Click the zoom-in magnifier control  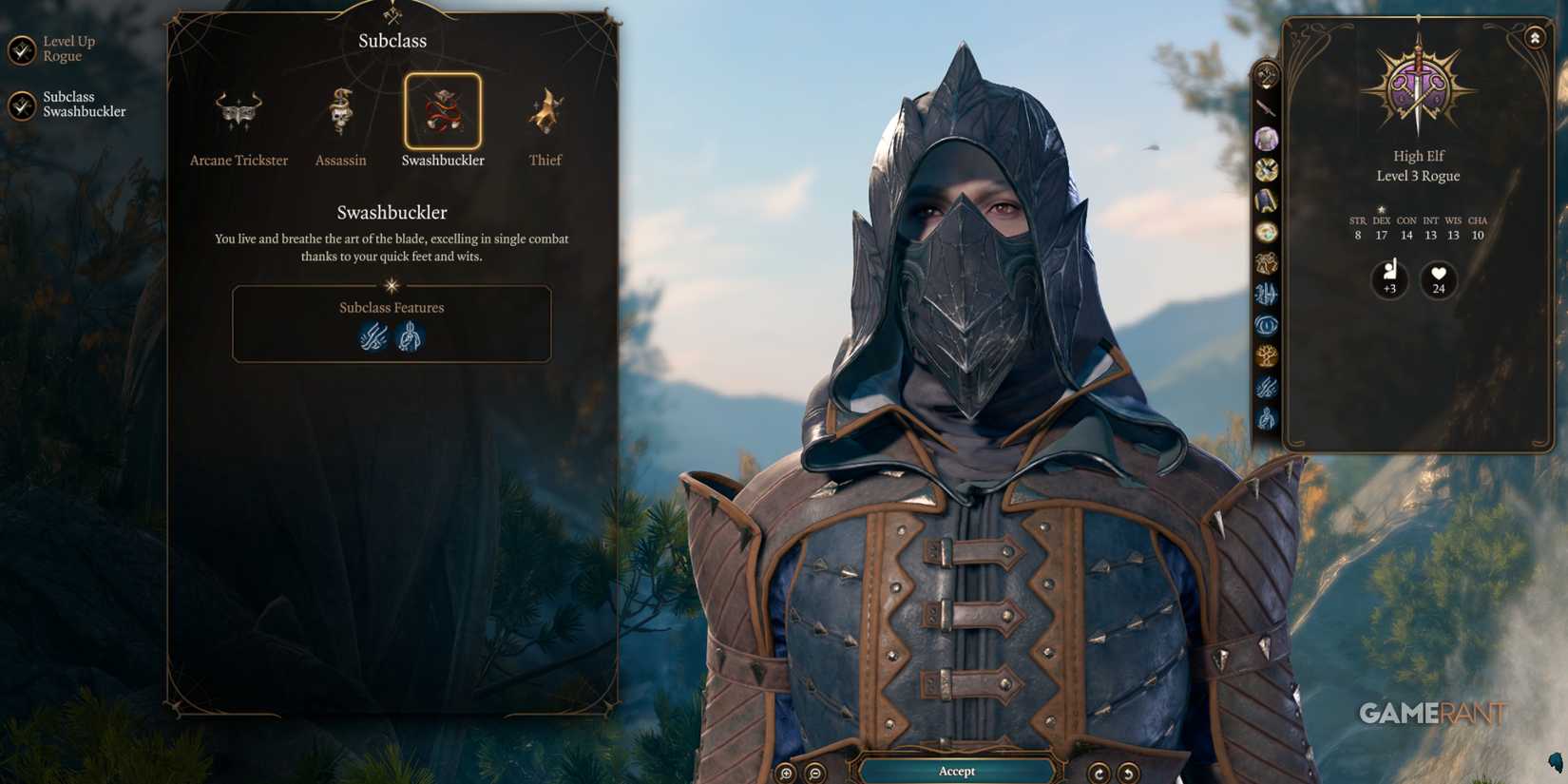(x=787, y=772)
